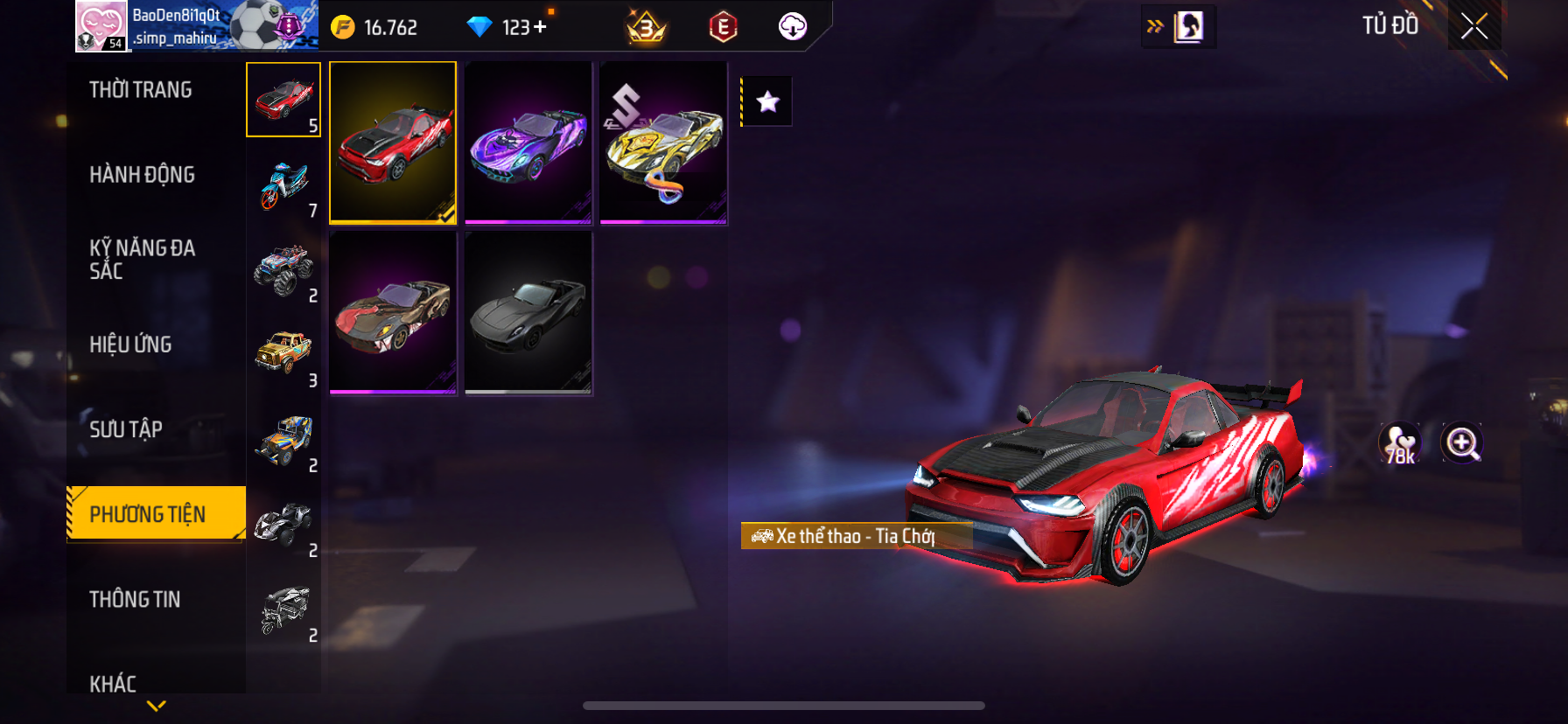Choose the gold and white car skin
Viewport: 1568px width, 724px height.
(x=663, y=143)
